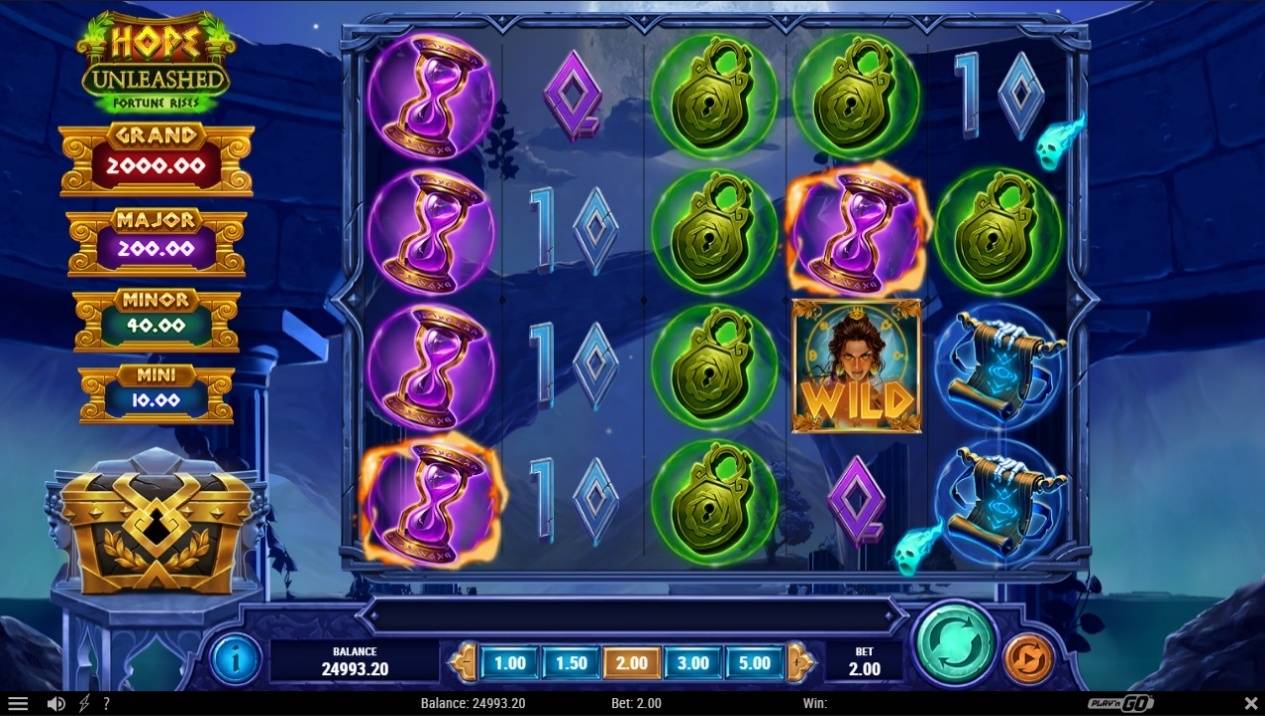Viewport: 1265px width, 716px height.
Task: Open the blue info paytable button
Action: tap(236, 660)
